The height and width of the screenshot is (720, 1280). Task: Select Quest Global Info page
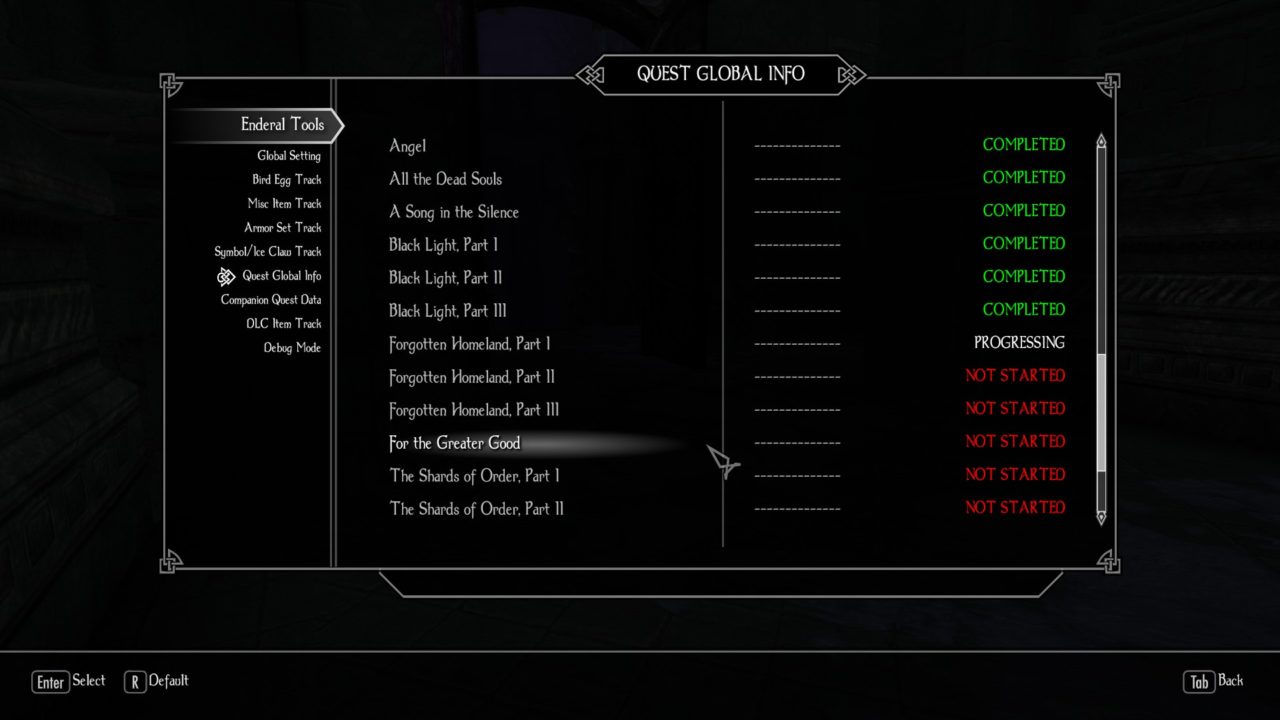pos(281,276)
